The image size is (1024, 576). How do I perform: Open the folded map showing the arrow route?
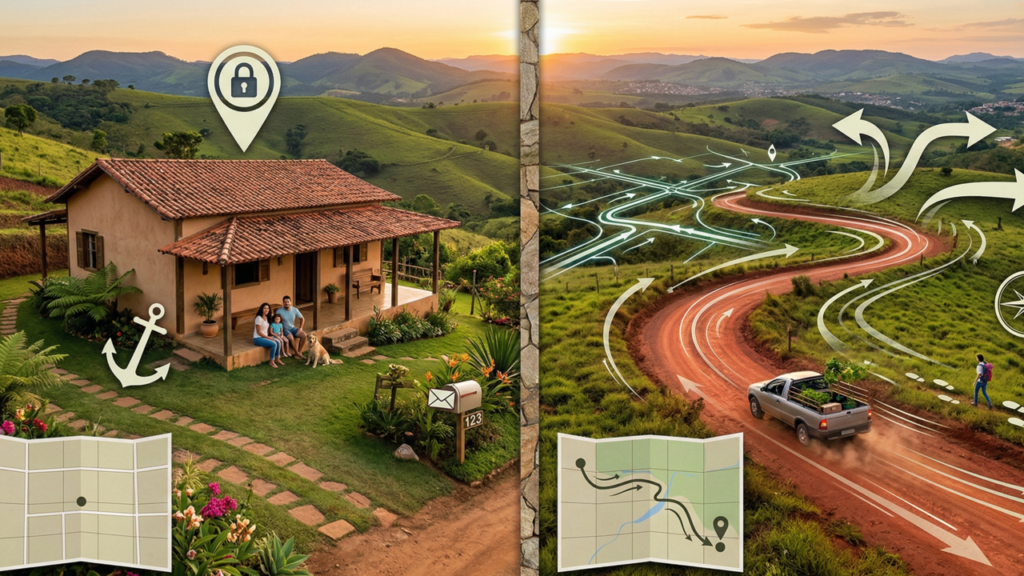point(649,501)
